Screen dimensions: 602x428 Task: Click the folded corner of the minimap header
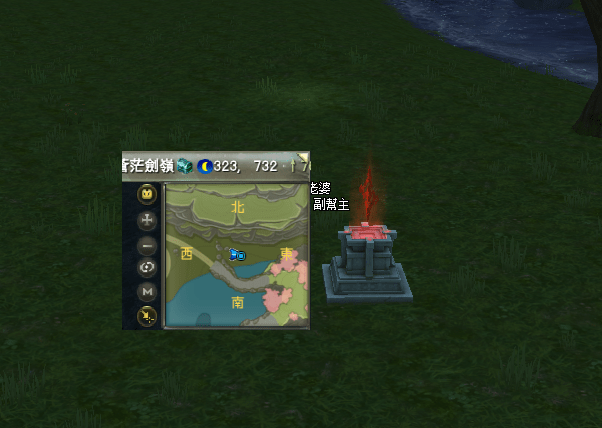(304, 157)
